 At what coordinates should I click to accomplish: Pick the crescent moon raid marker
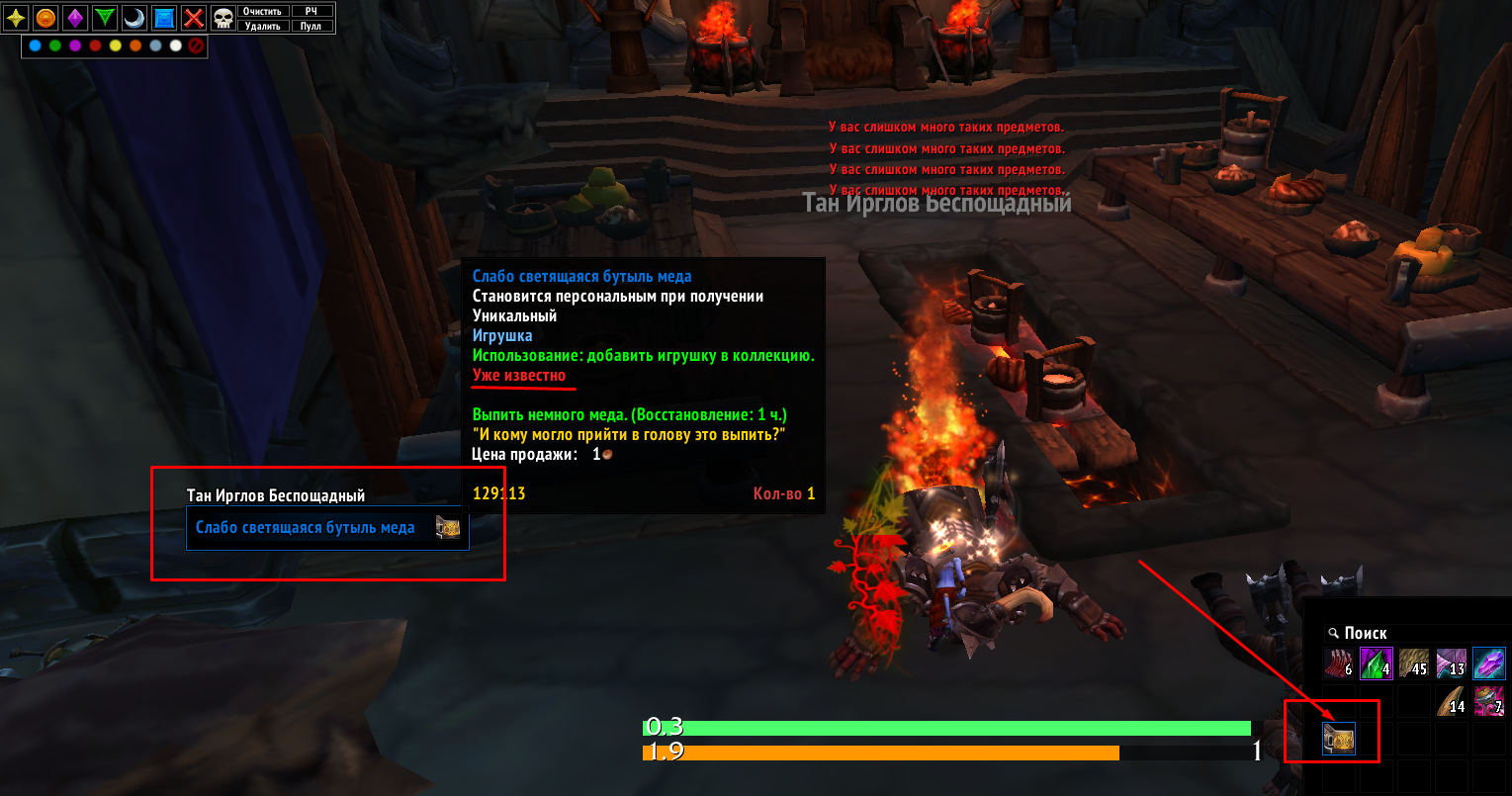135,17
